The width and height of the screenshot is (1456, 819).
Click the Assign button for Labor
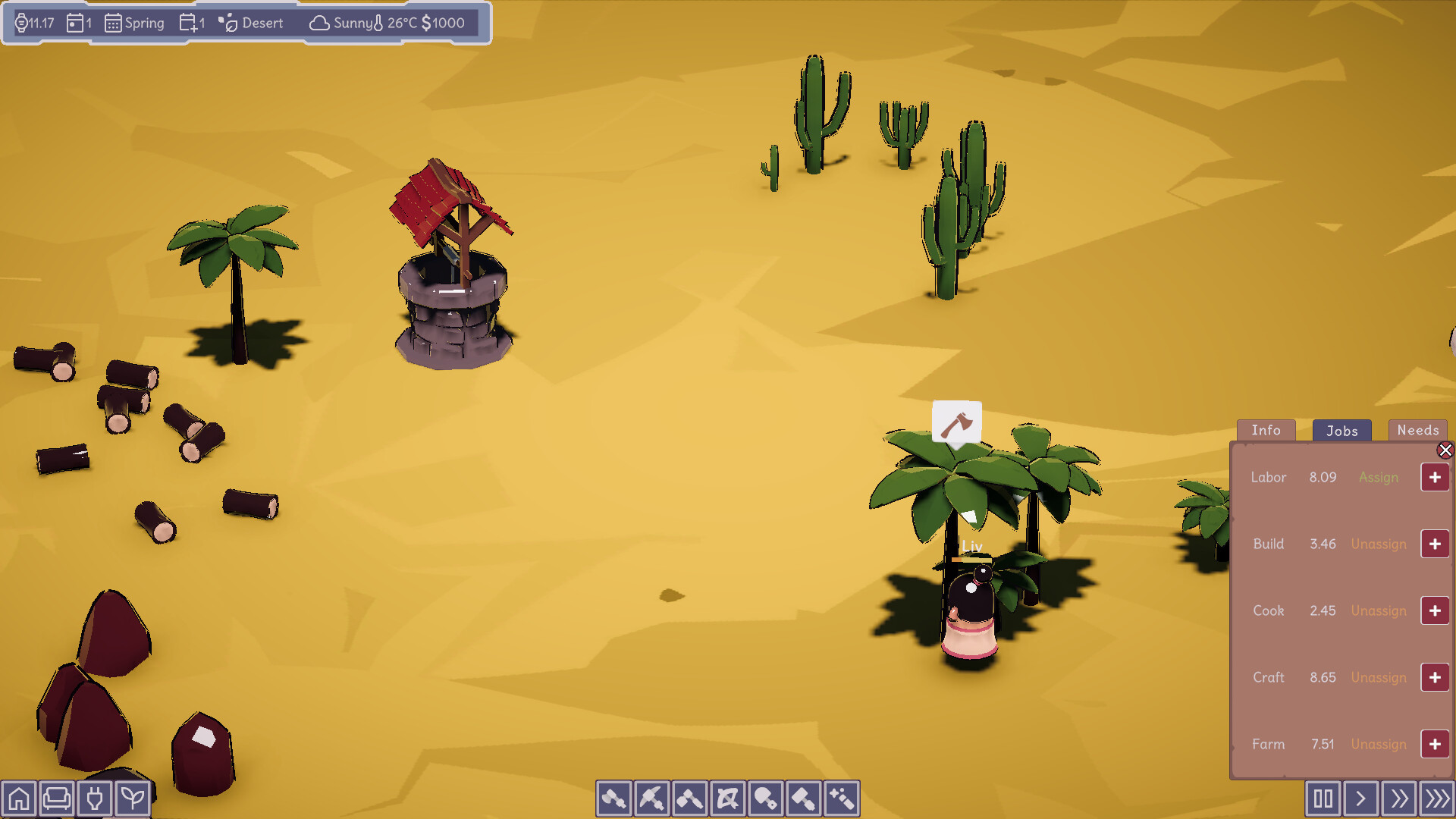click(x=1379, y=477)
